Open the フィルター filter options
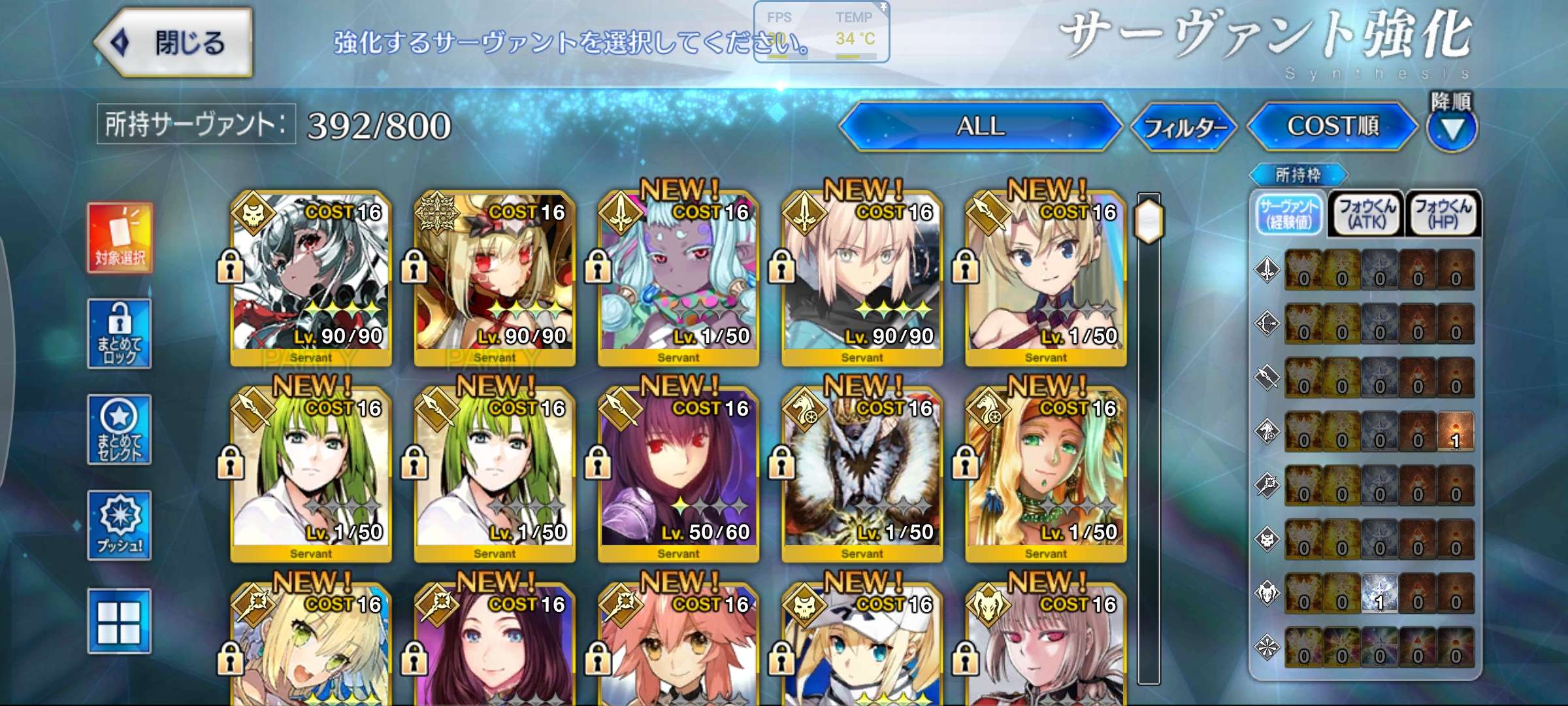Viewport: 1568px width, 706px height. coord(1184,127)
